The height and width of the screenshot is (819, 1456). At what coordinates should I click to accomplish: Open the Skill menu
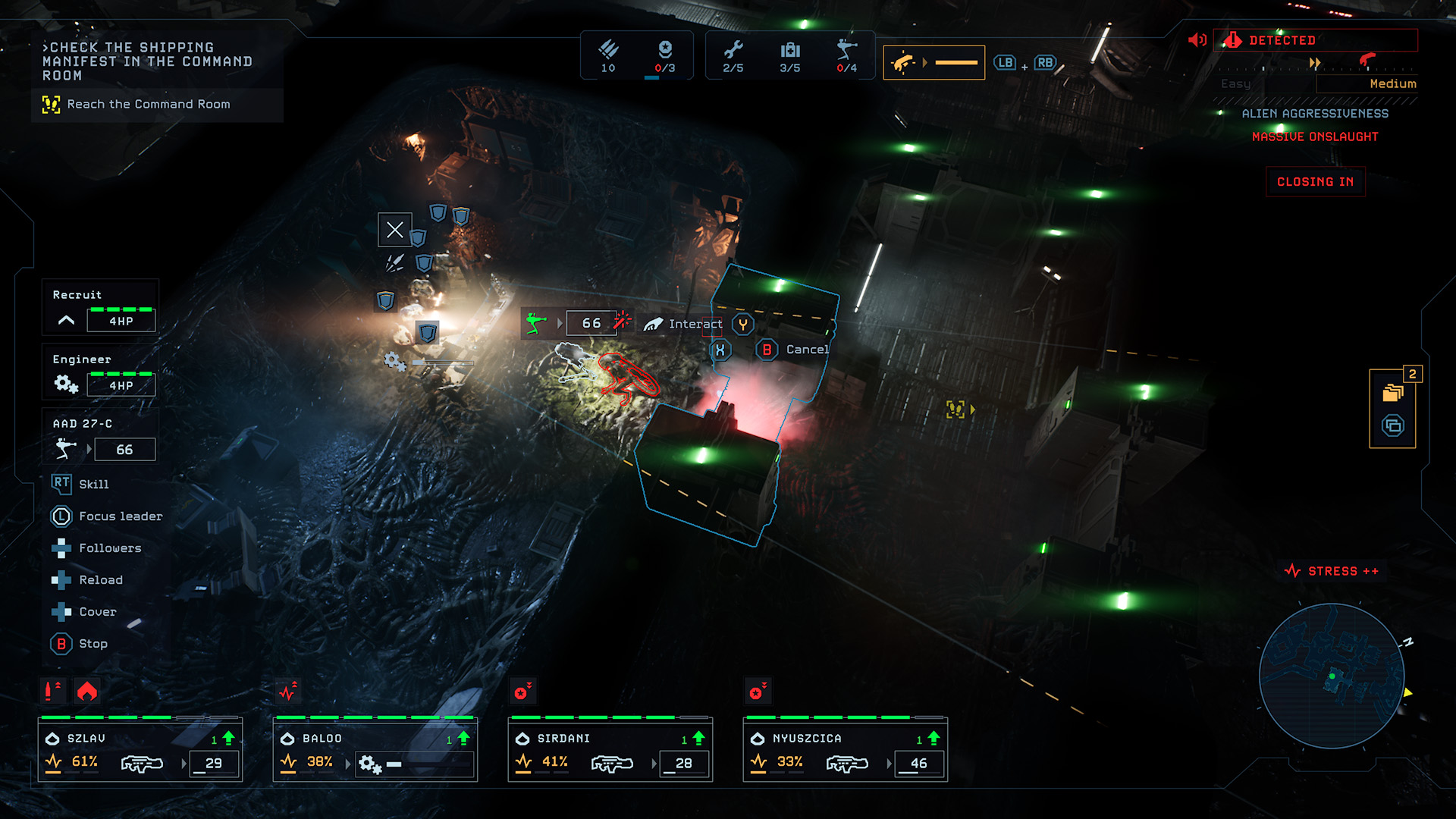point(93,485)
